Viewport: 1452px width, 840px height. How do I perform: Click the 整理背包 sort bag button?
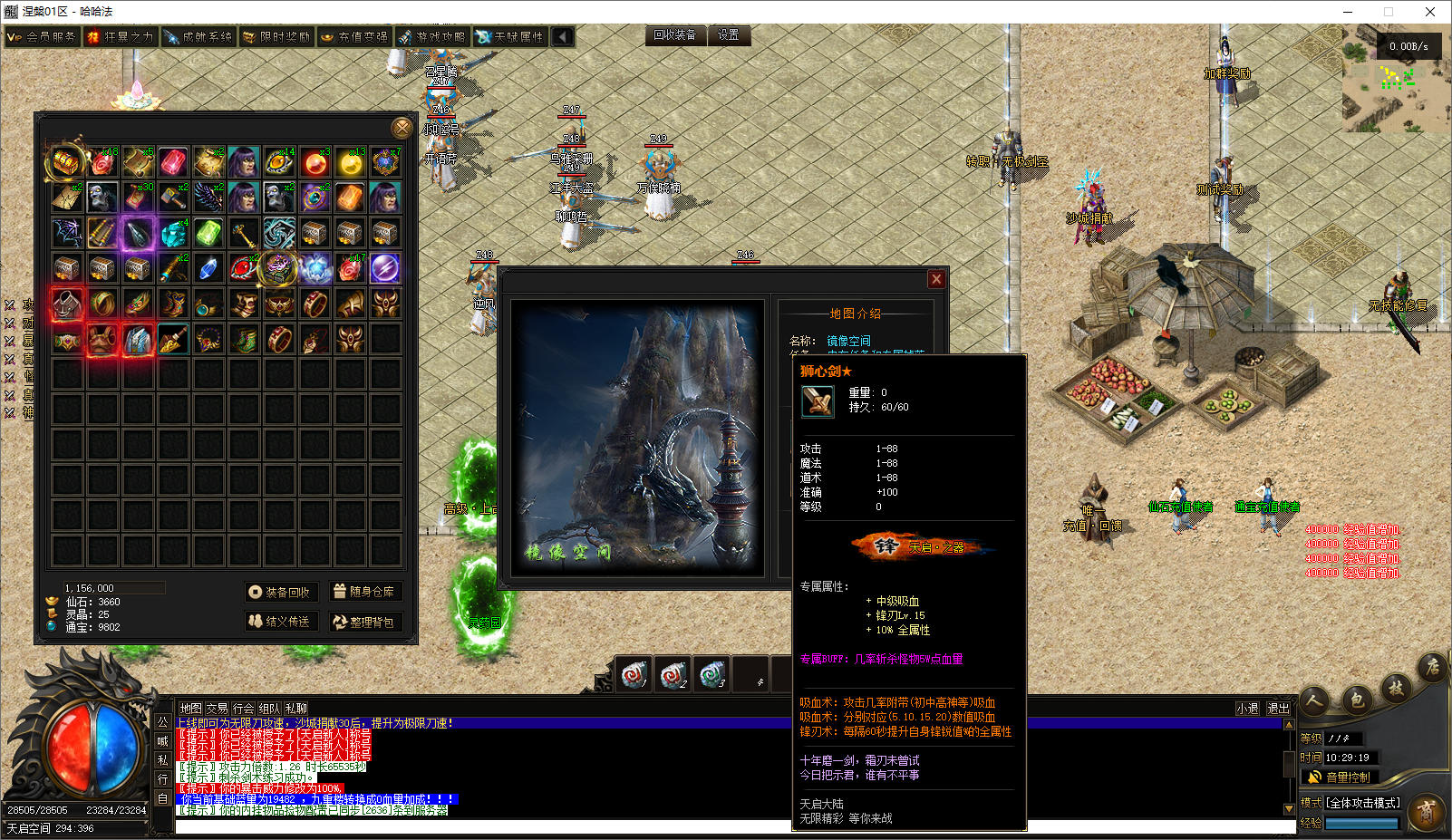[x=364, y=622]
